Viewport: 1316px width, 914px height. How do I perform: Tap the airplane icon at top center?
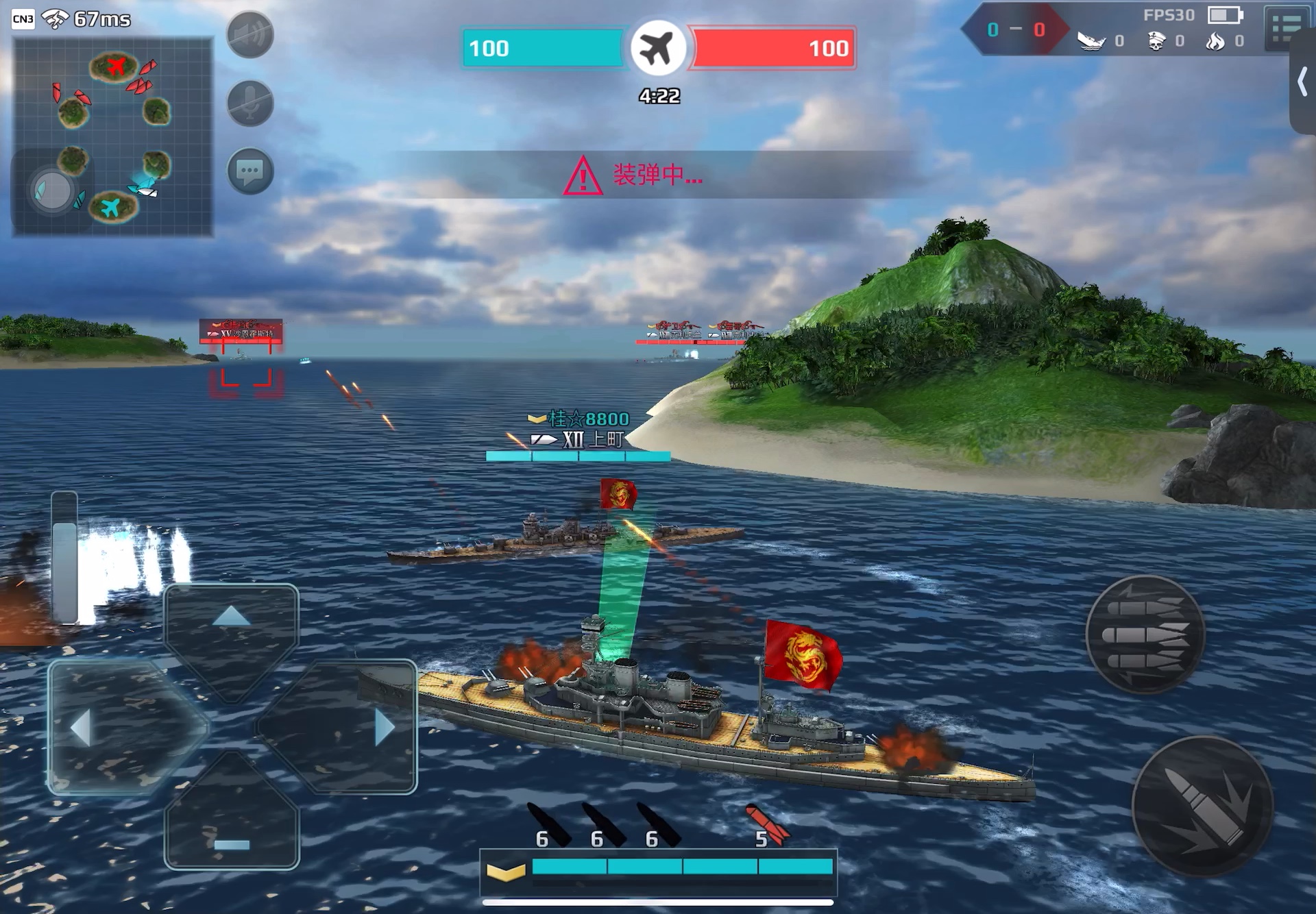(x=658, y=48)
